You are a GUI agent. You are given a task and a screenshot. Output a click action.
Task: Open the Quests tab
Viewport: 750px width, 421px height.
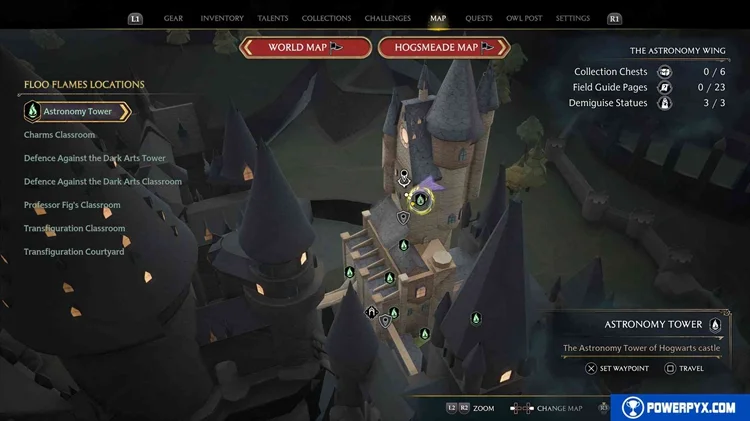479,18
